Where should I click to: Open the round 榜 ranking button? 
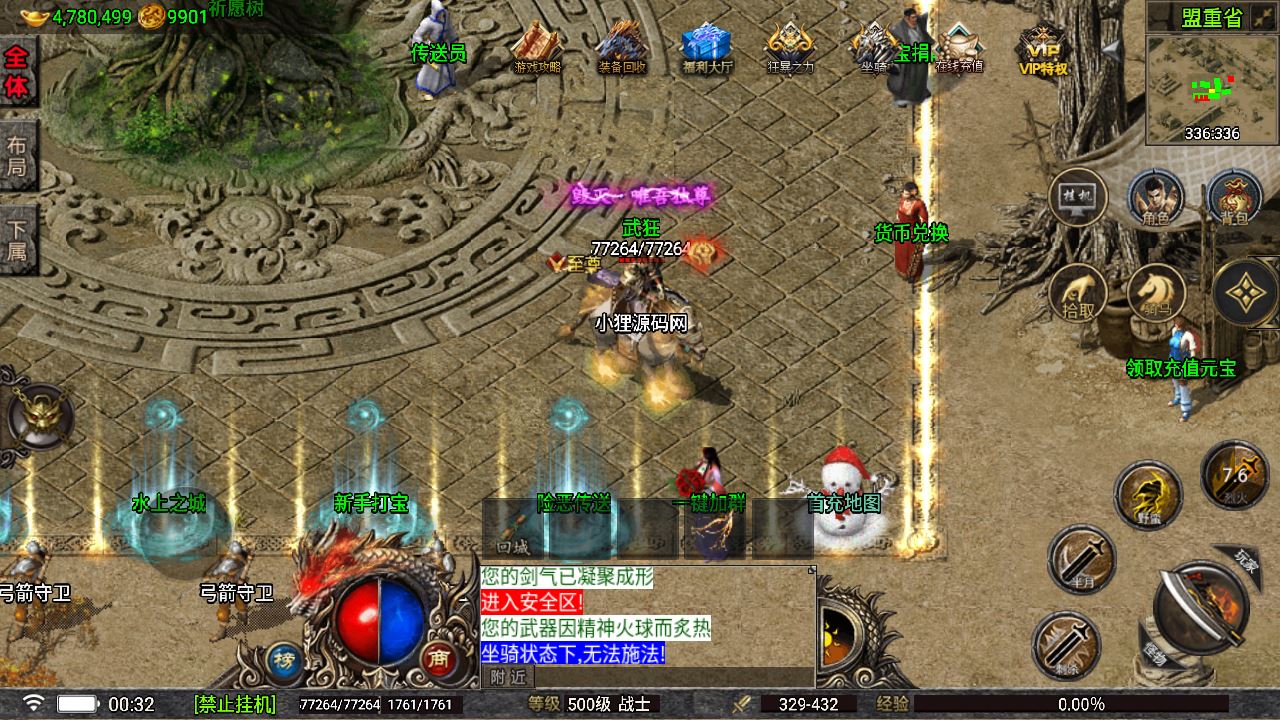284,658
